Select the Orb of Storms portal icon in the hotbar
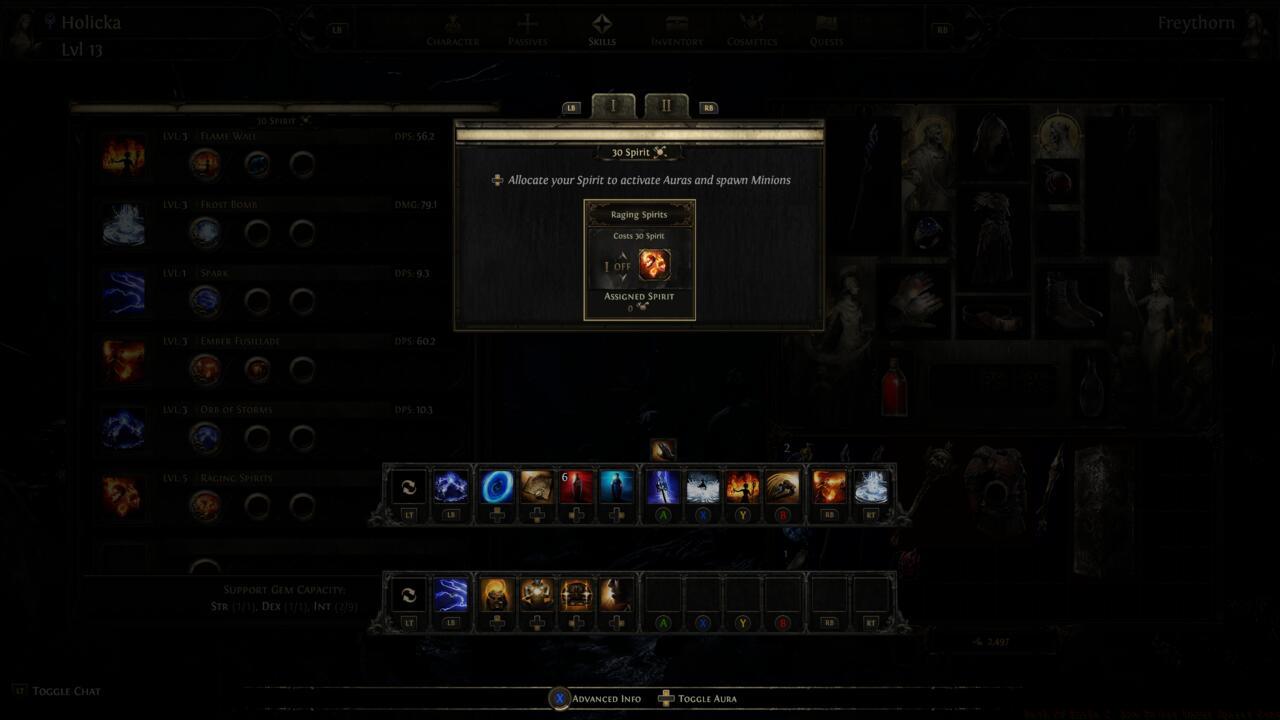The width and height of the screenshot is (1280, 720). [x=497, y=487]
